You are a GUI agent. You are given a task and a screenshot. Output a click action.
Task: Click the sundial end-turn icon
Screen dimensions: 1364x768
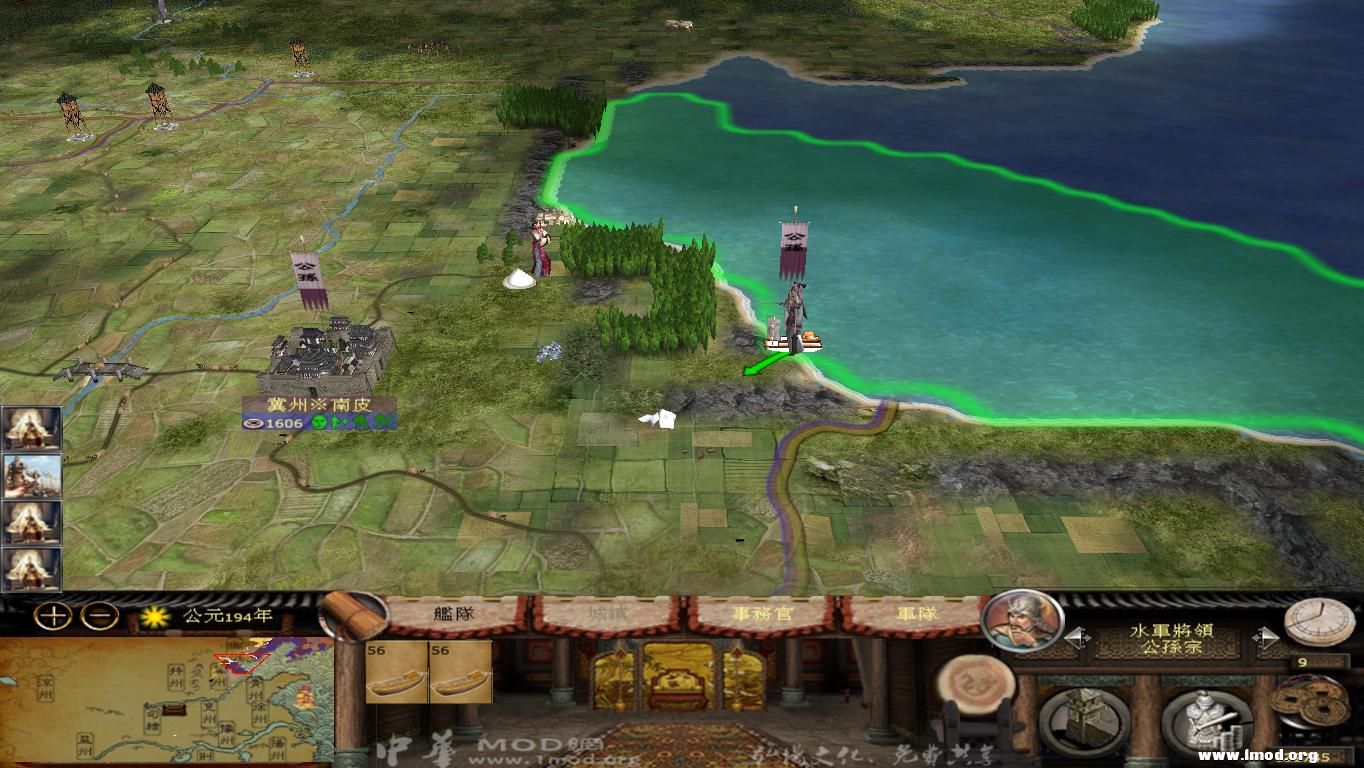point(1322,620)
